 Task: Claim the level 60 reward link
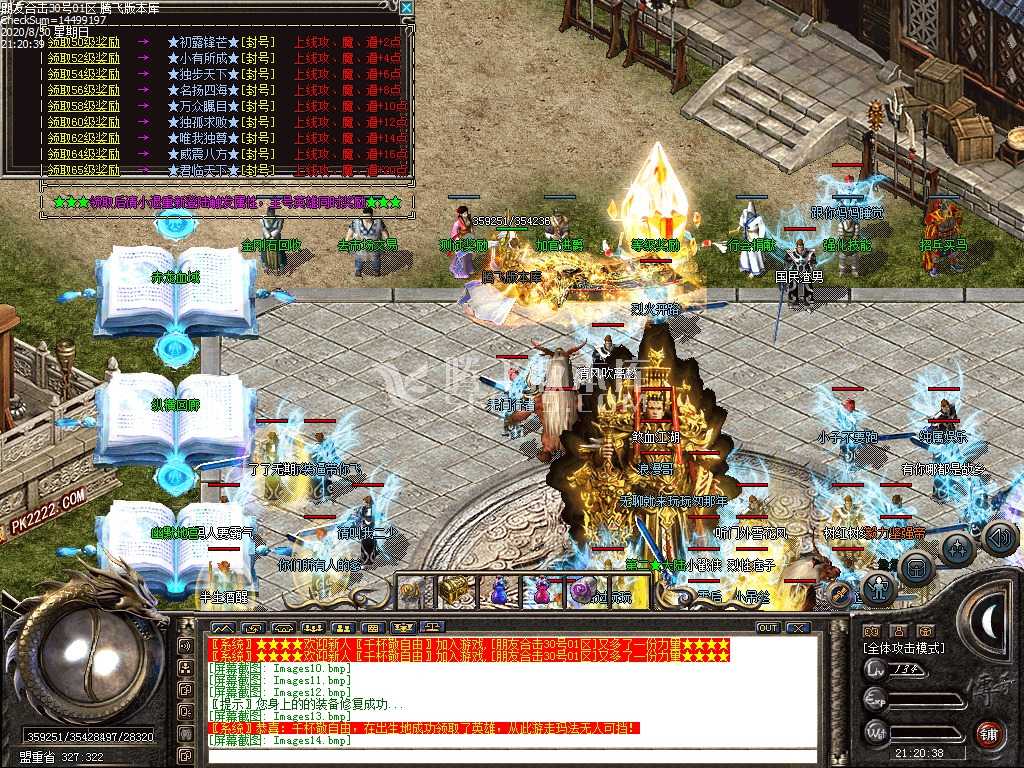click(x=84, y=122)
